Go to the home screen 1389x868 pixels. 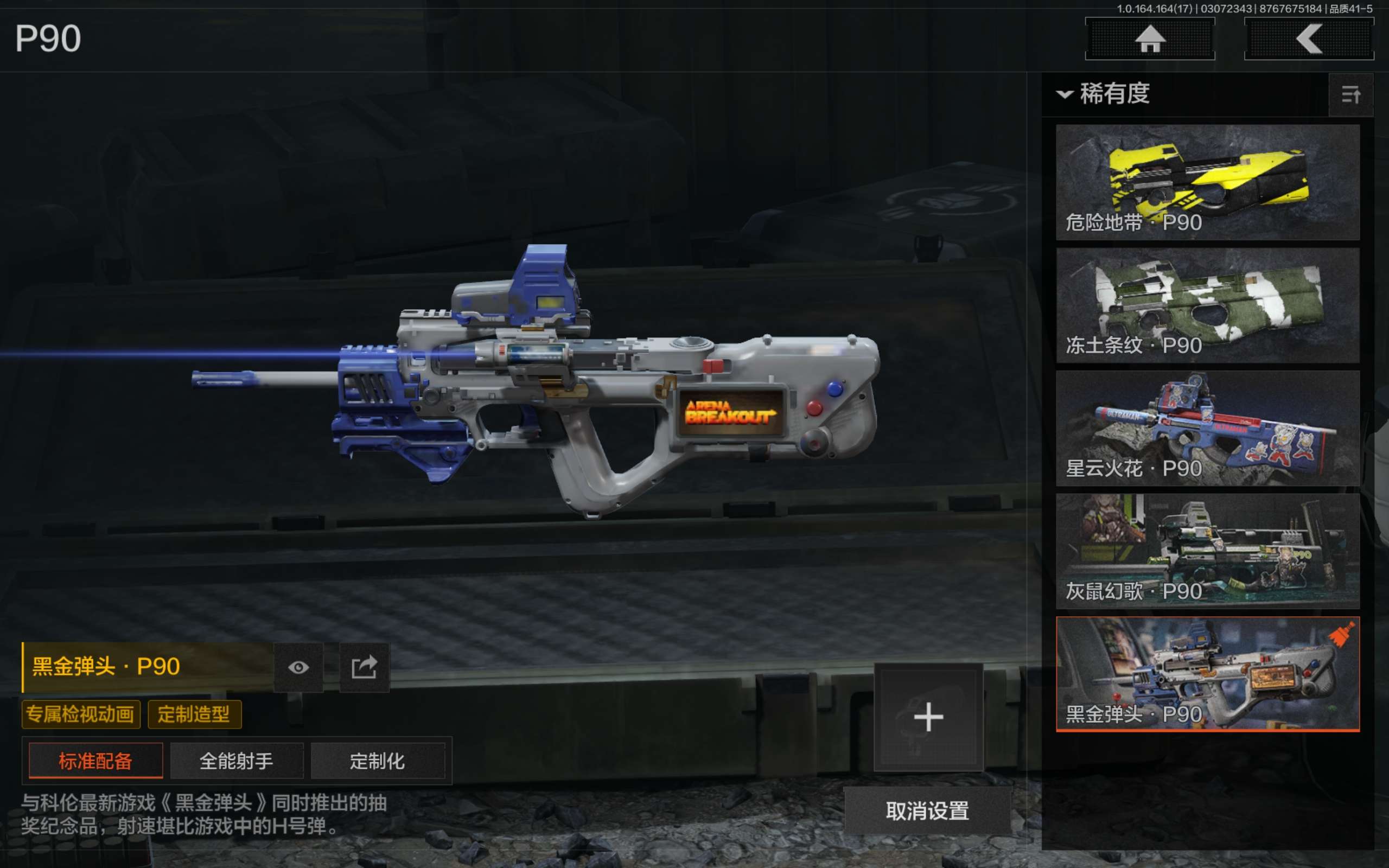[x=1150, y=39]
